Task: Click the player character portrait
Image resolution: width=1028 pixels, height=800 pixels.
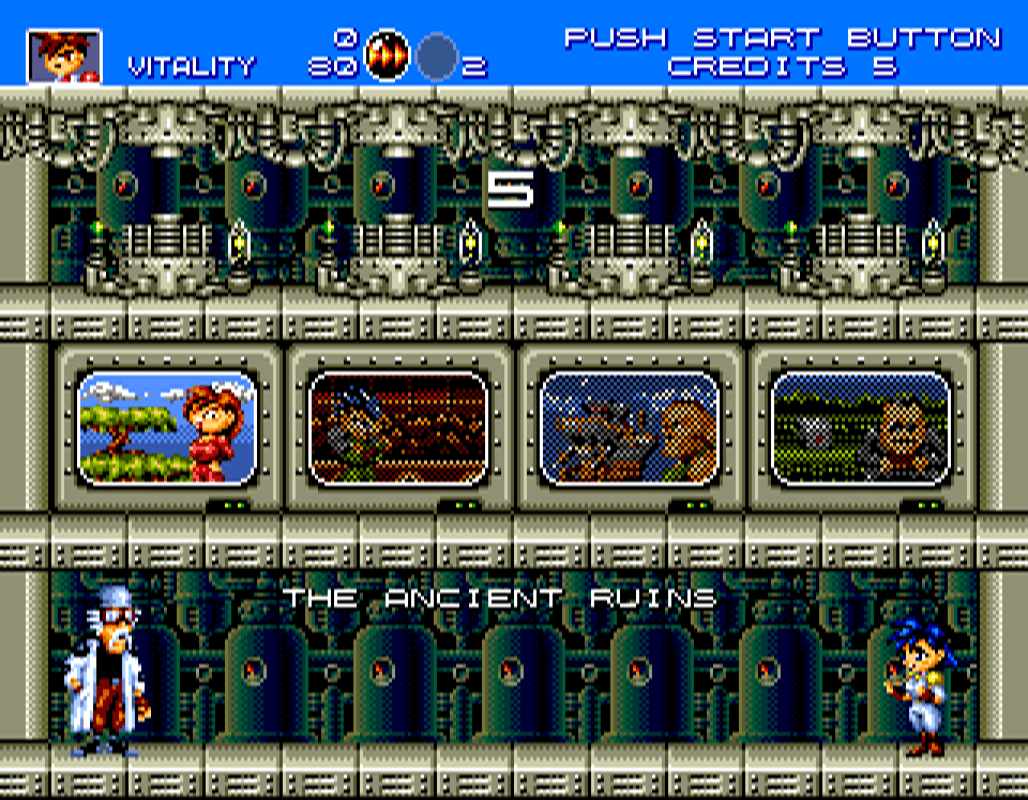Action: (x=64, y=56)
